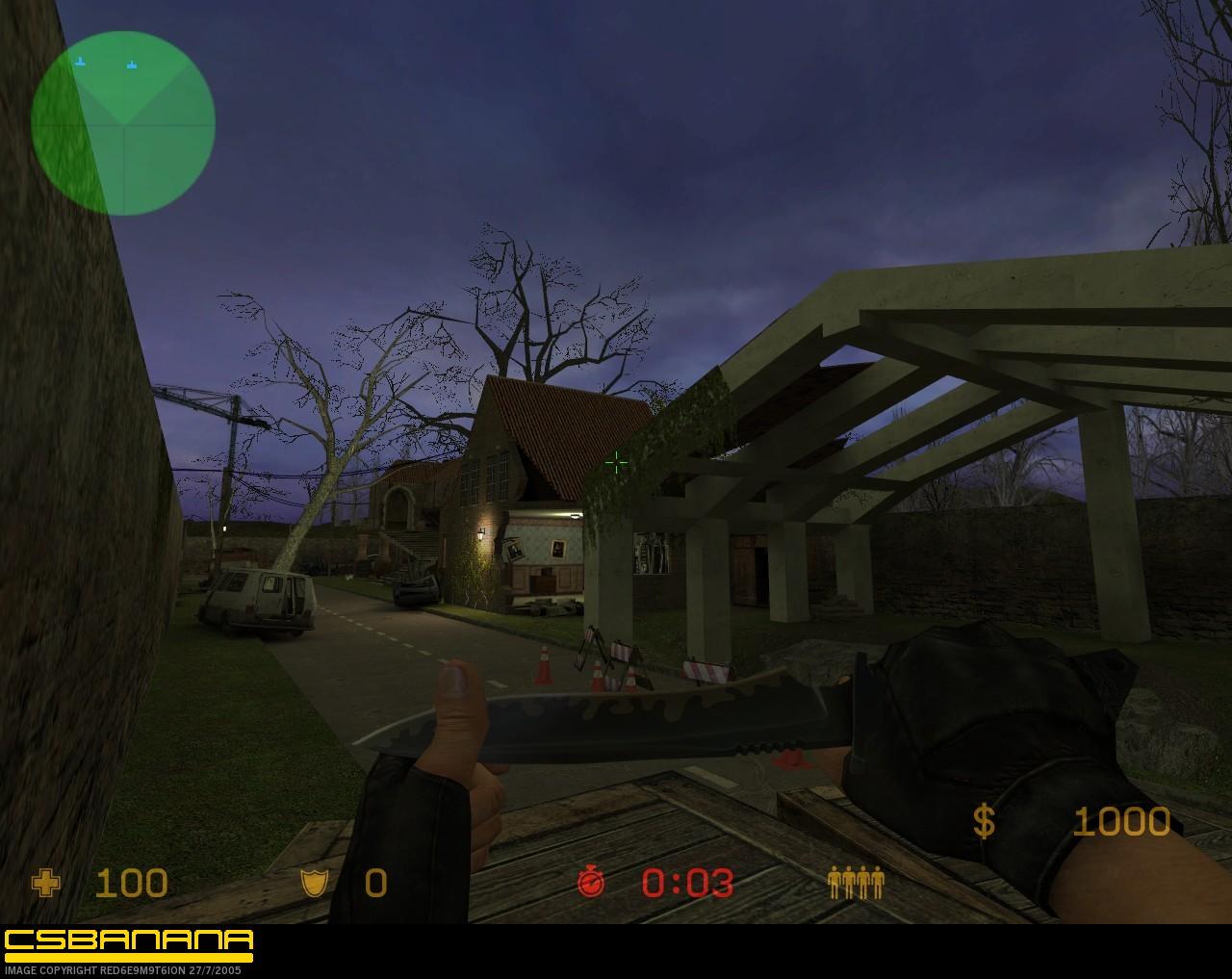The image size is (1232, 979).
Task: Click the round timer reading 0:03
Action: coord(688,882)
